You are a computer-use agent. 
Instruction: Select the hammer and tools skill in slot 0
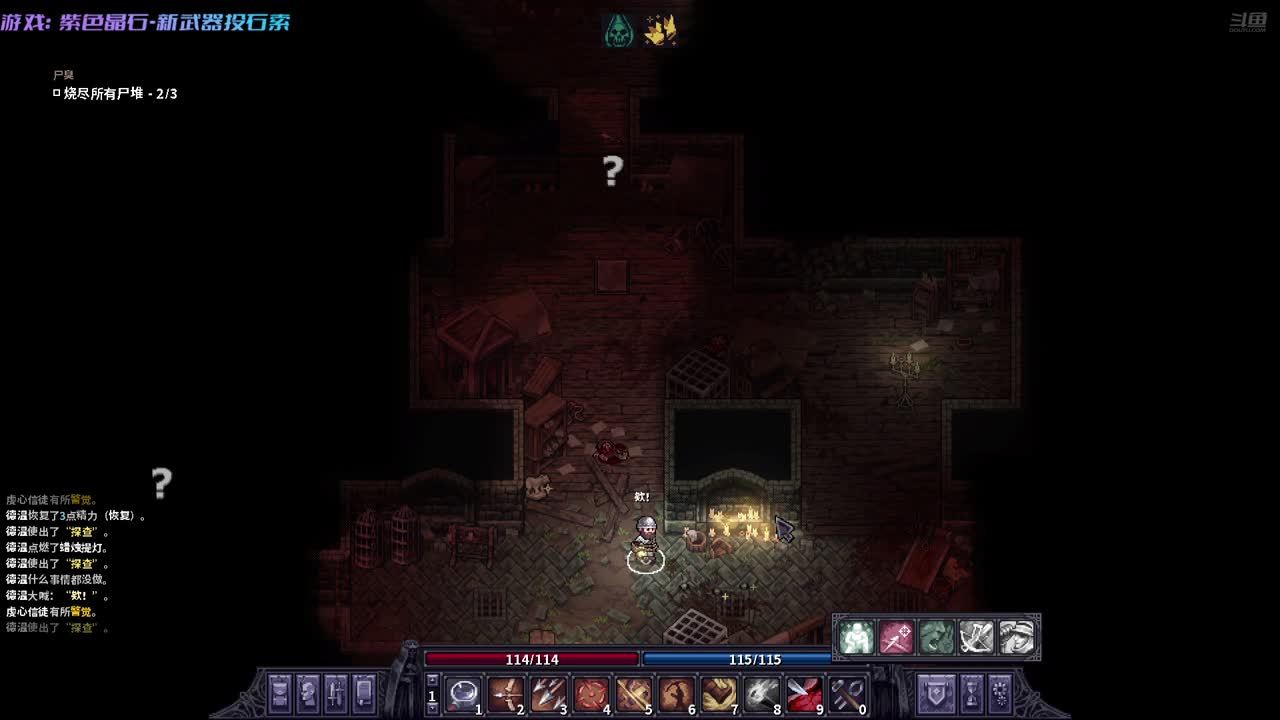(x=846, y=692)
